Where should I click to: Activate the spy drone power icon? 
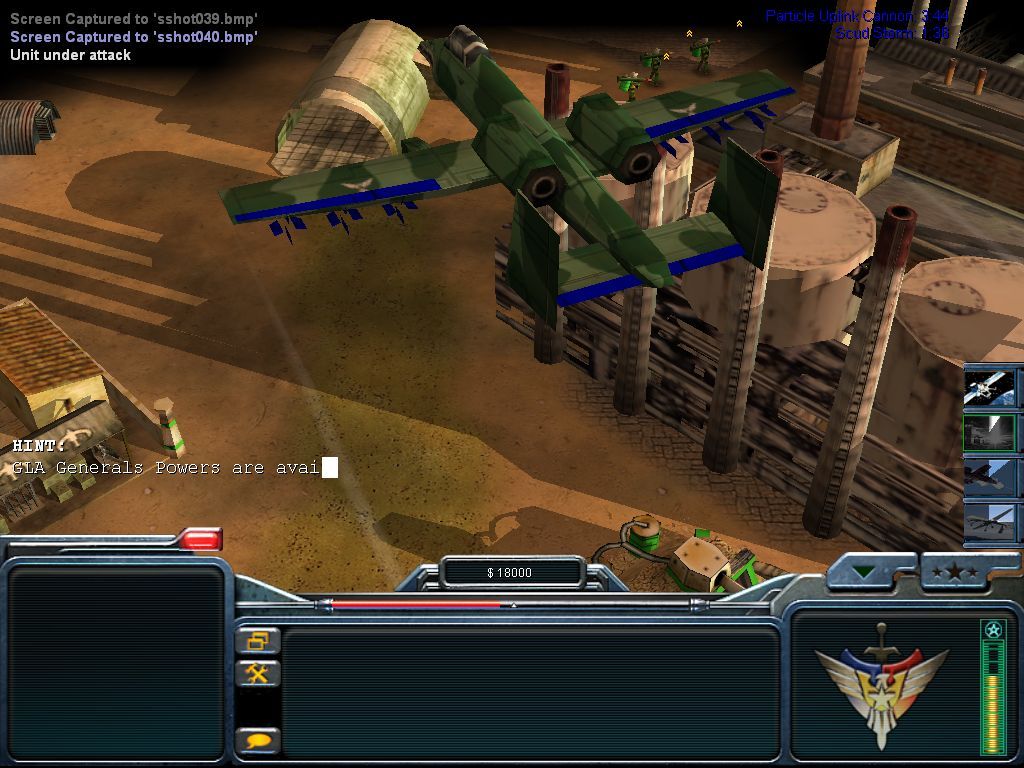(990, 523)
